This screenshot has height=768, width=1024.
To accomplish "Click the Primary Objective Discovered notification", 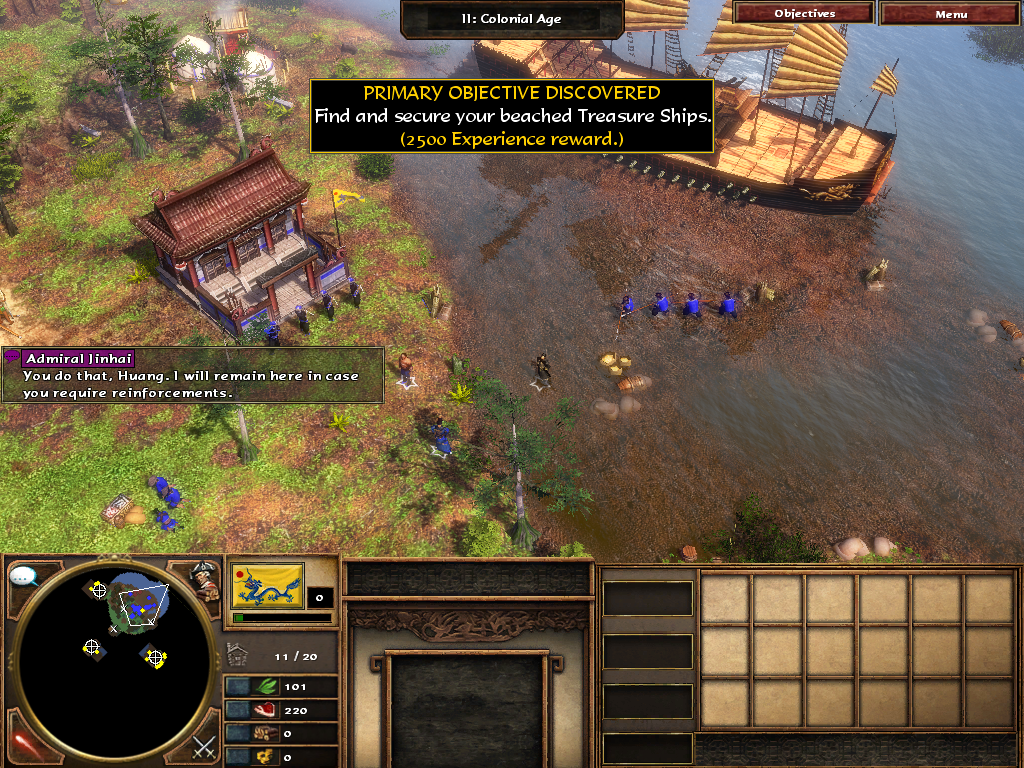I will (x=512, y=116).
